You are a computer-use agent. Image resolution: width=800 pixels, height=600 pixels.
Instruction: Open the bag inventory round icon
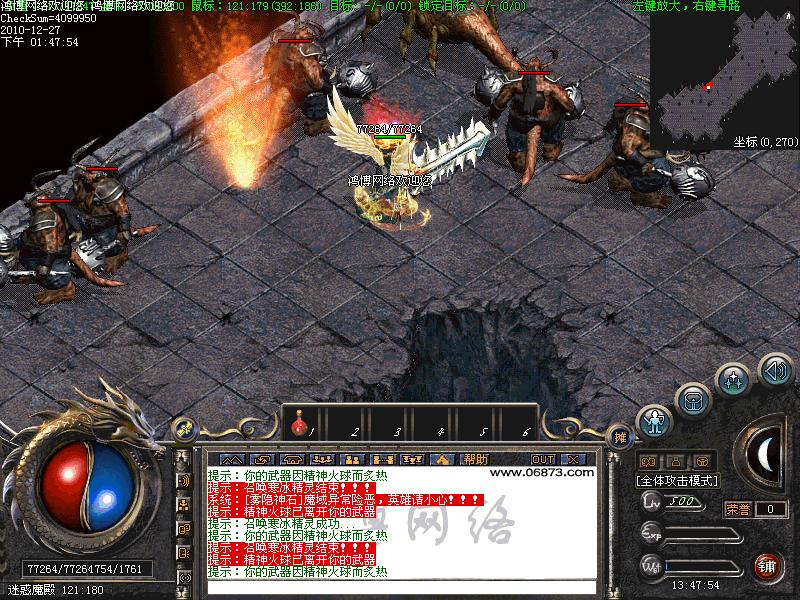[x=693, y=399]
